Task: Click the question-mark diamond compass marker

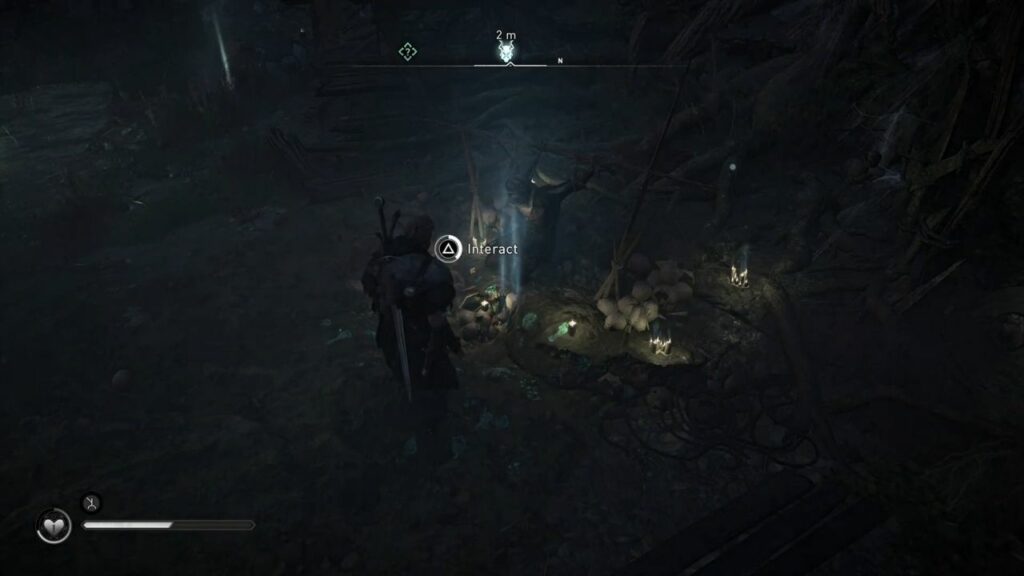Action: pyautogui.click(x=407, y=51)
